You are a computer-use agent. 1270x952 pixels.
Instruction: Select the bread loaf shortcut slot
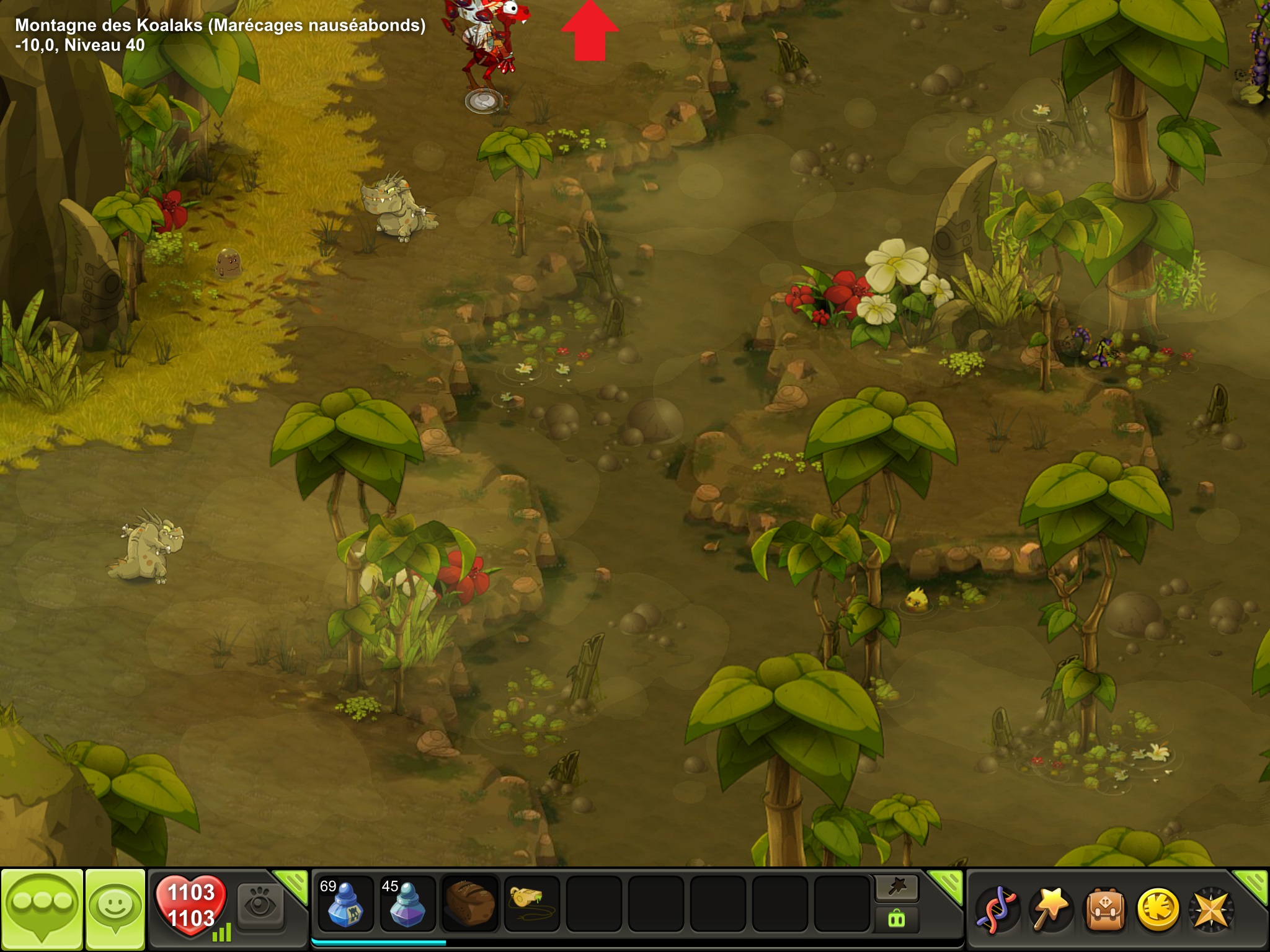click(x=470, y=904)
